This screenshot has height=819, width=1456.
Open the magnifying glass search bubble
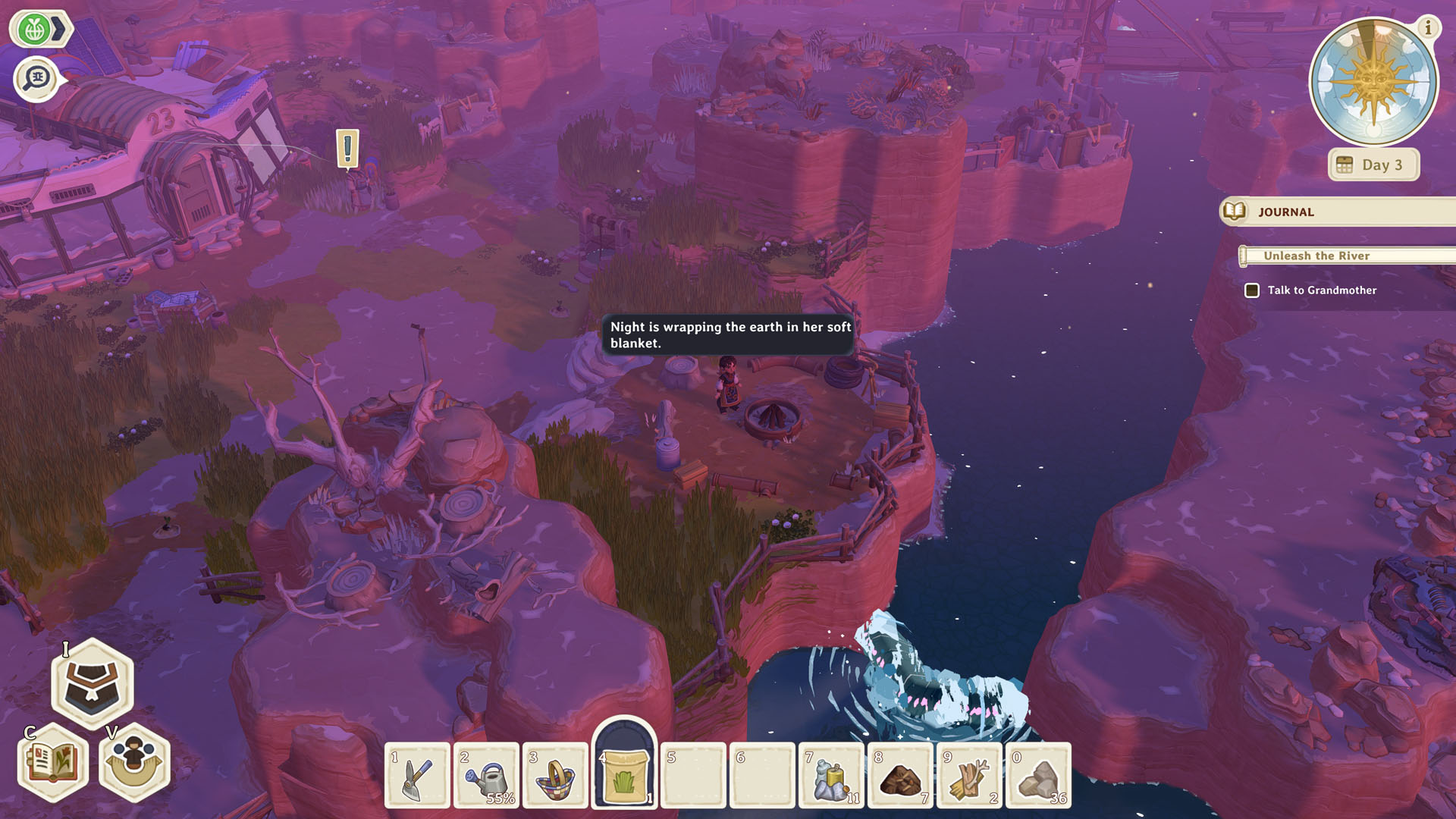(x=36, y=77)
